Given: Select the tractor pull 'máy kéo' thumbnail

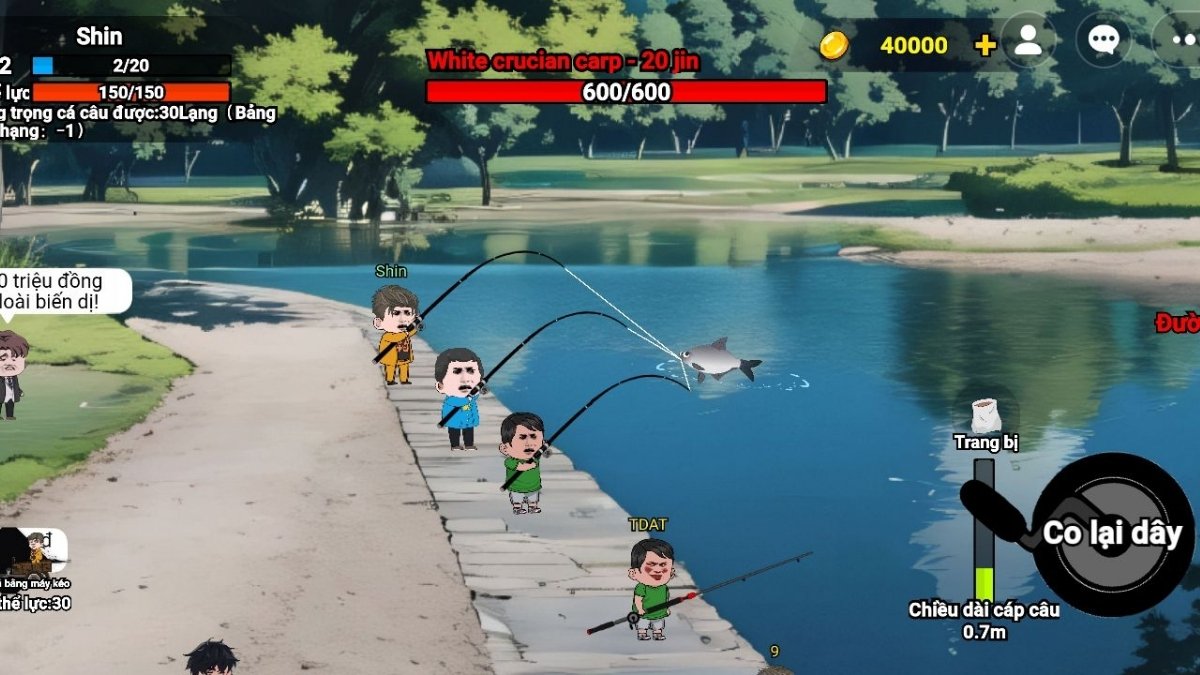Looking at the screenshot, I should (32, 553).
